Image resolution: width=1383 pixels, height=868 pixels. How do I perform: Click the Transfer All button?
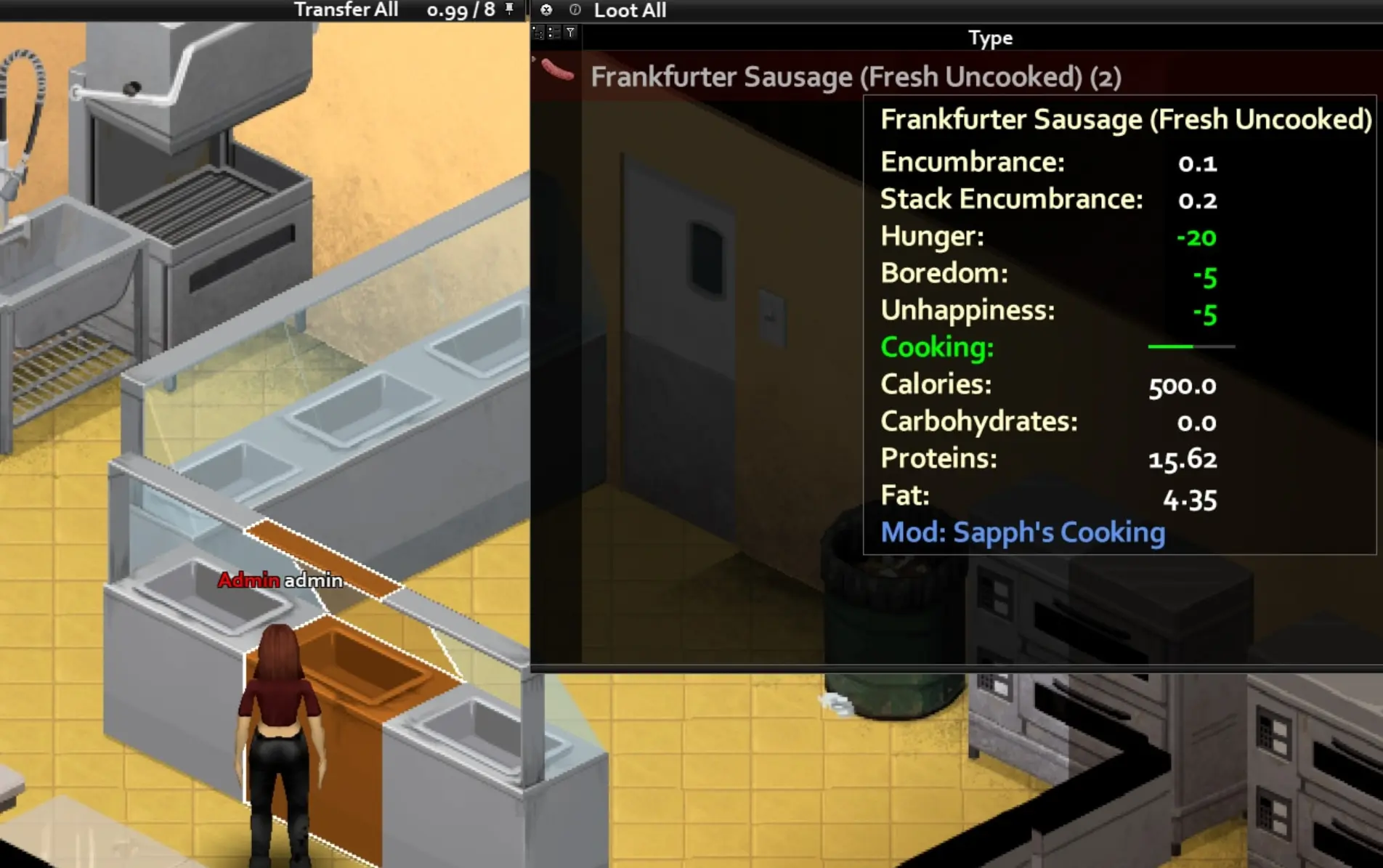click(x=346, y=10)
